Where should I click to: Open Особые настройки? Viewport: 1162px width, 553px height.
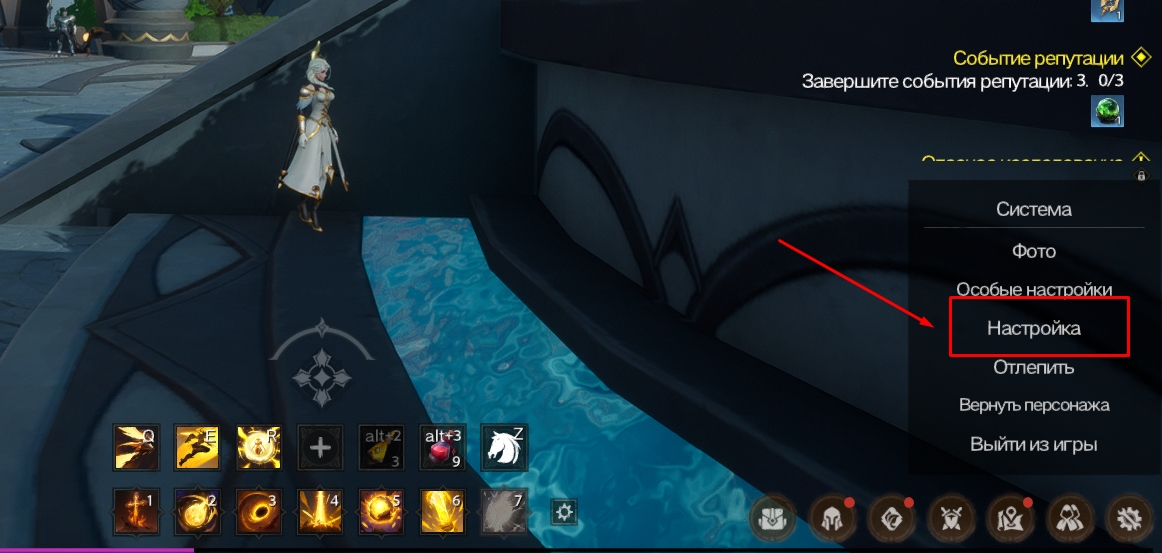point(1034,289)
